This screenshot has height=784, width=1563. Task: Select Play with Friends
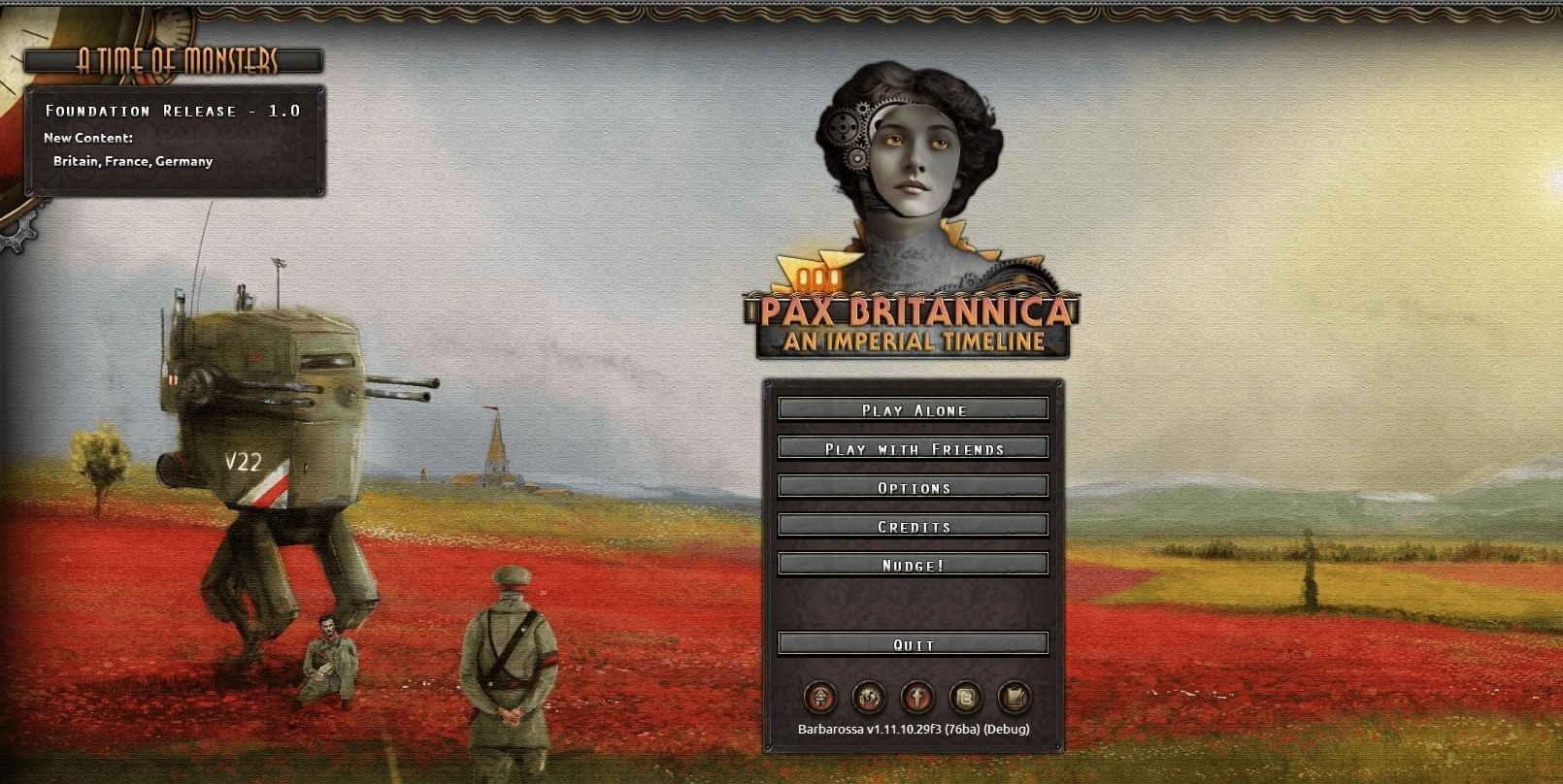914,447
